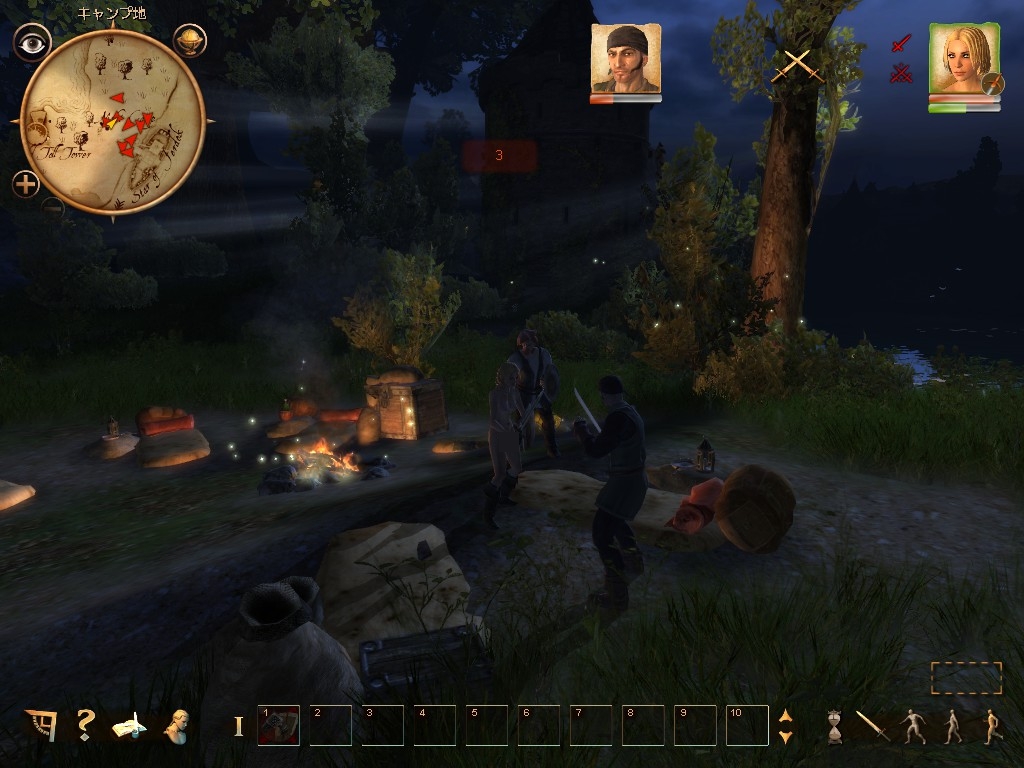Open the world map globe icon
This screenshot has width=1024, height=768.
[x=189, y=41]
